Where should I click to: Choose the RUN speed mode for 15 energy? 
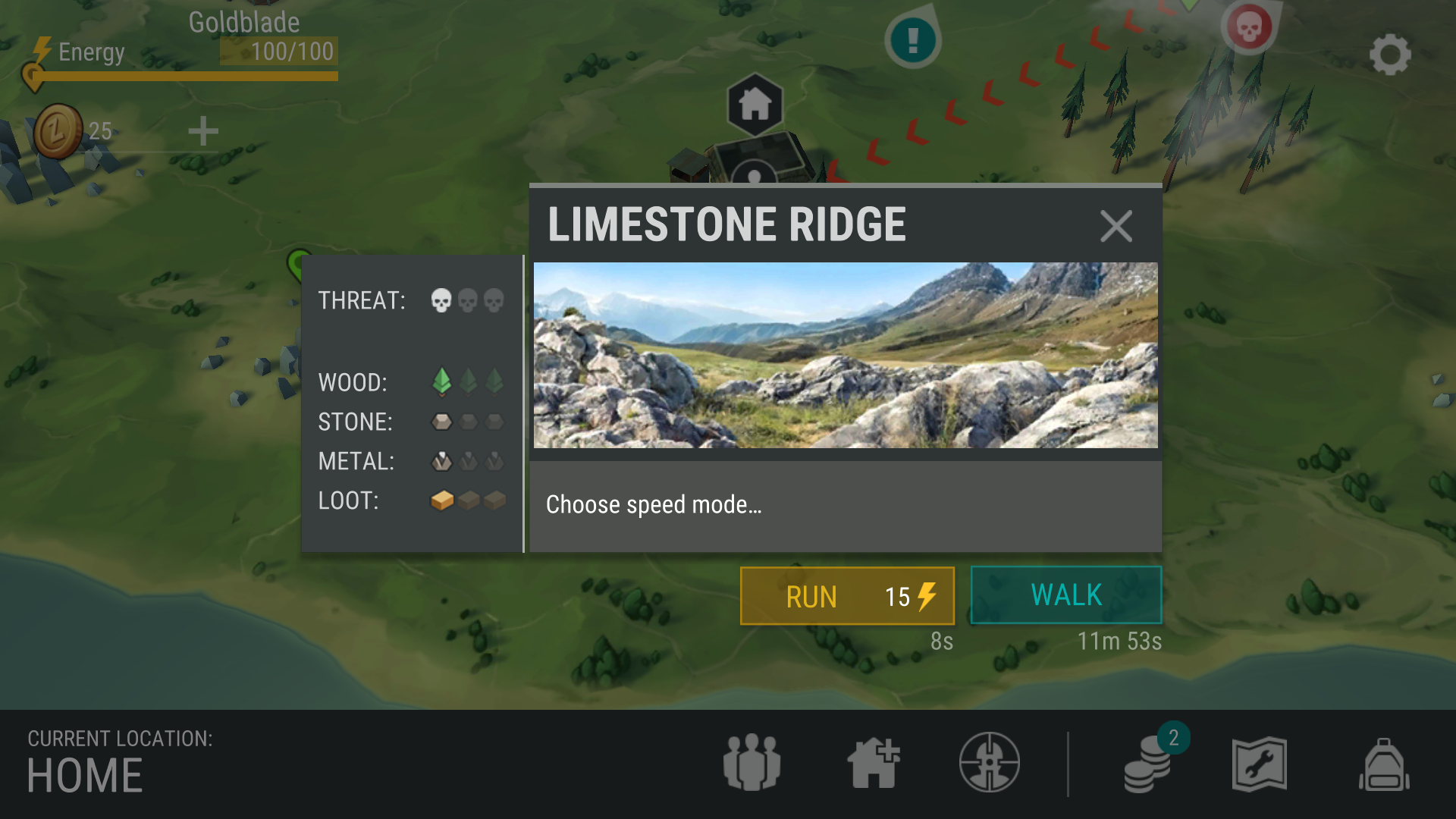coord(847,596)
